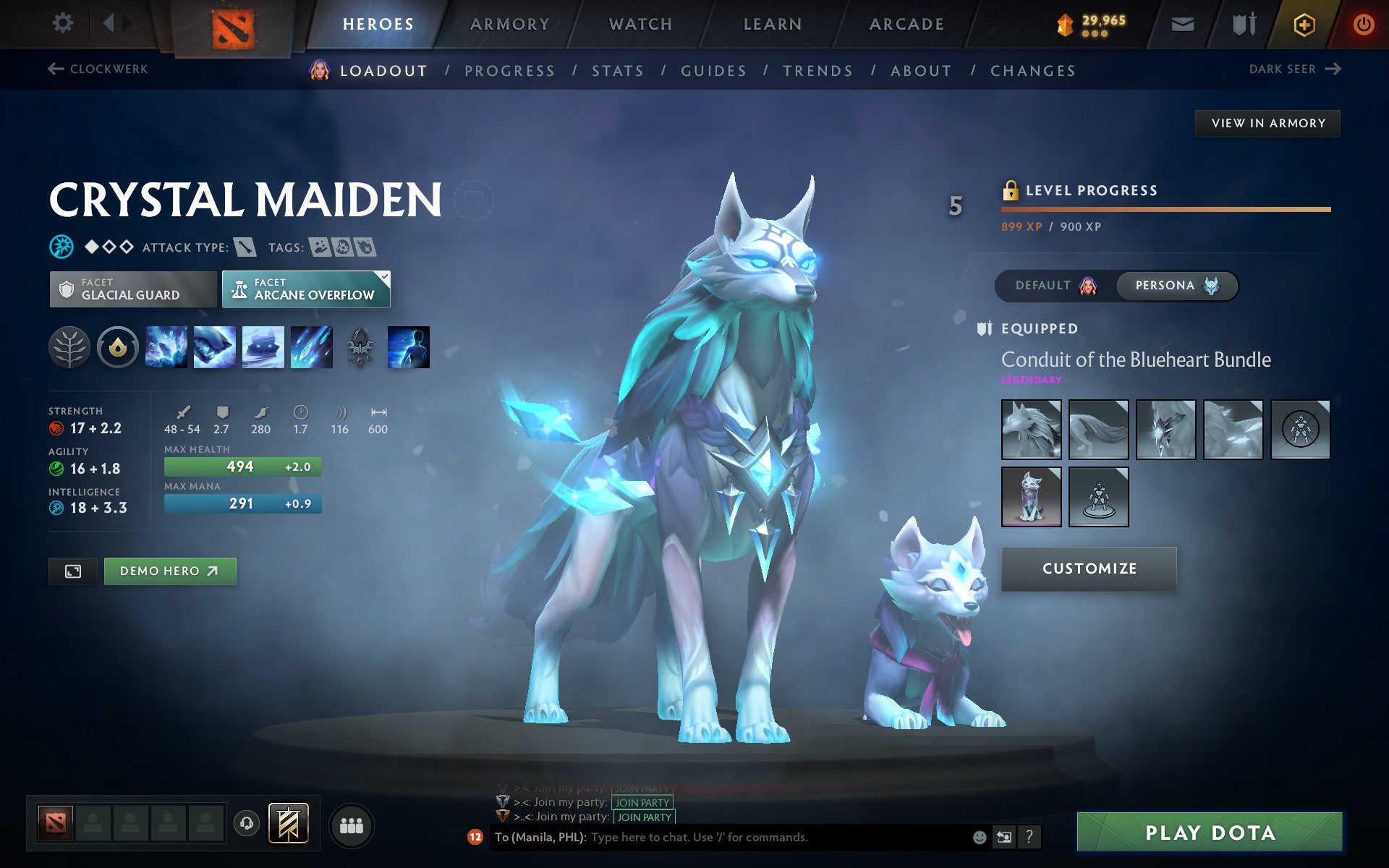Select the Default appearance toggle
The width and height of the screenshot is (1389, 868).
1049,285
